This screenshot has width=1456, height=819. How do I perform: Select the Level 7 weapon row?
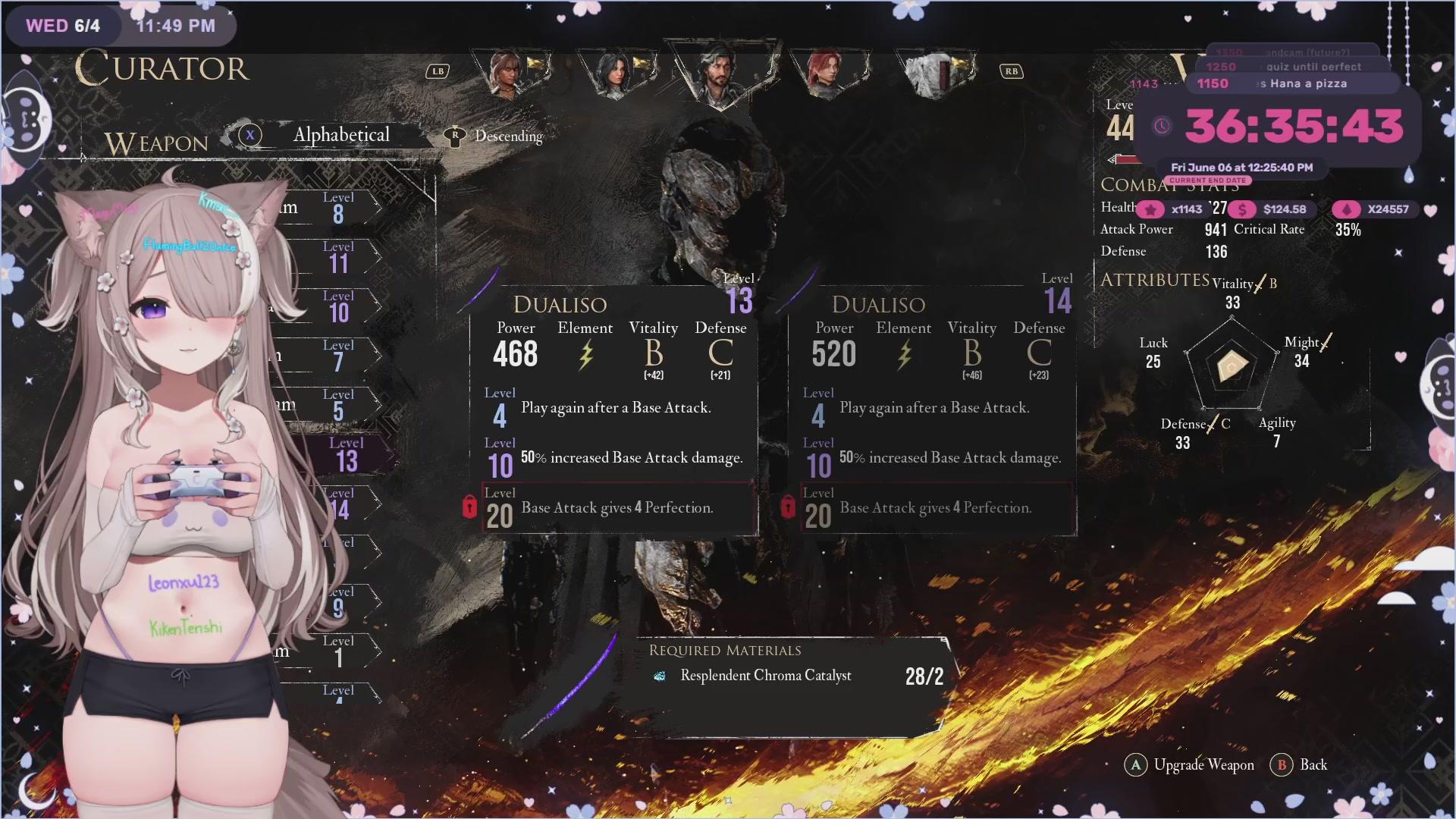338,356
